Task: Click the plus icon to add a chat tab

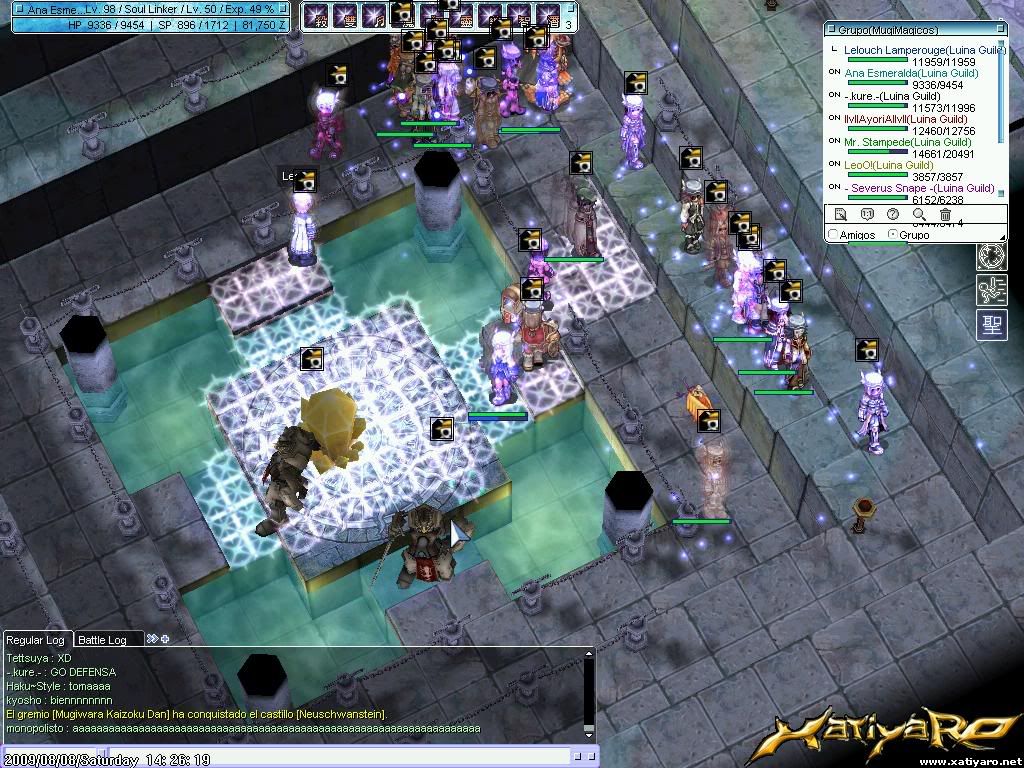Action: 165,639
